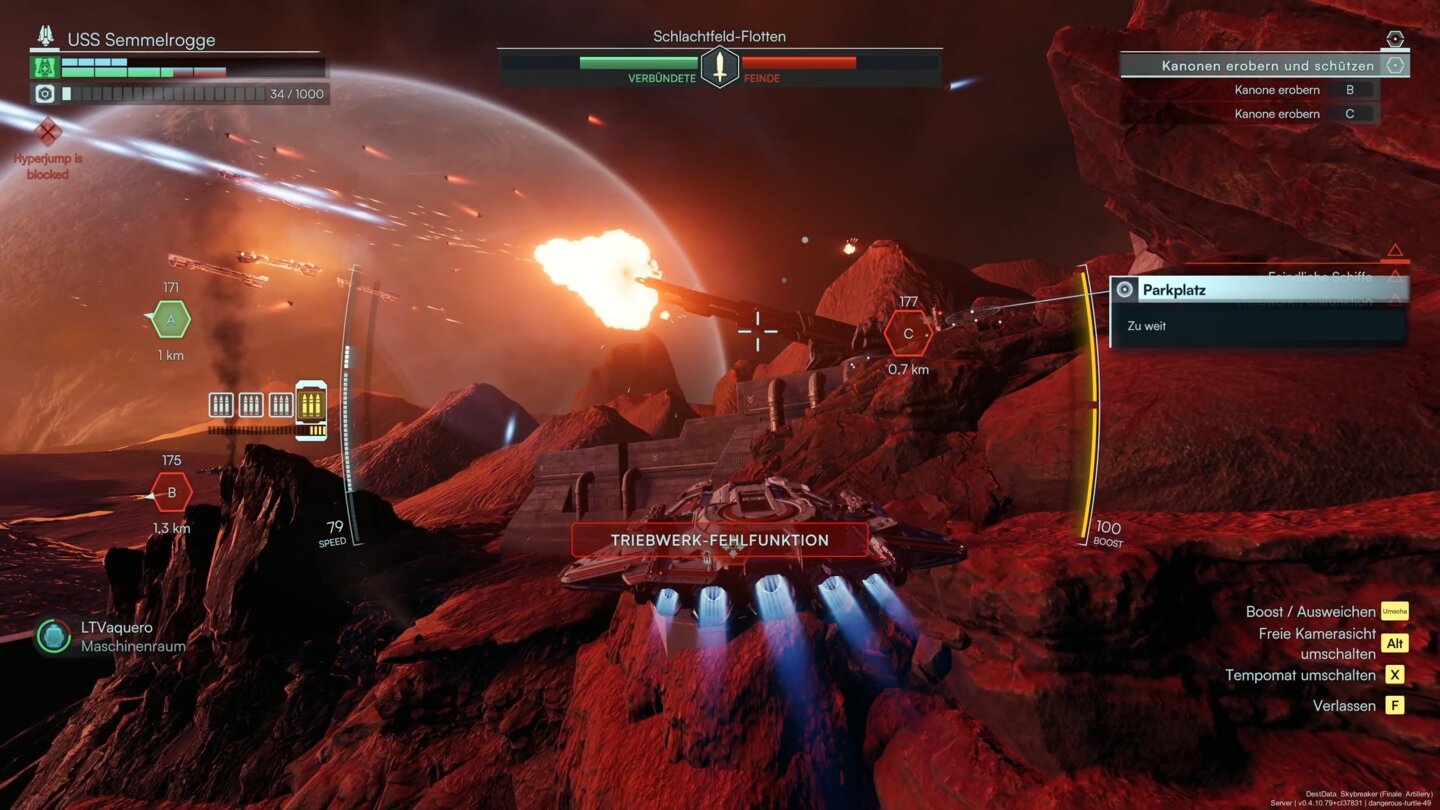Select the highlighted yellow ammo slot
The width and height of the screenshot is (1440, 810).
(311, 406)
